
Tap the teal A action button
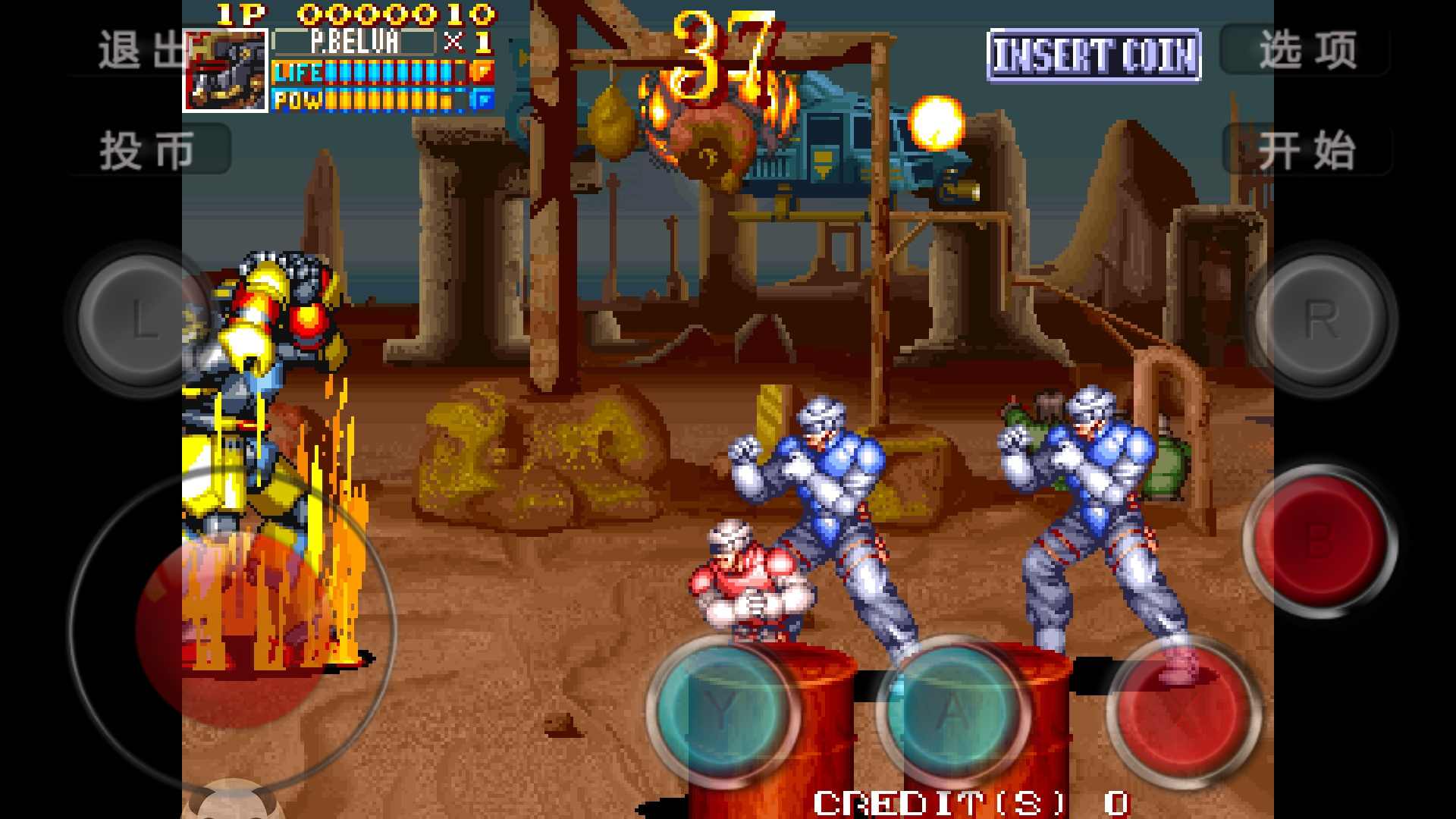pyautogui.click(x=952, y=711)
